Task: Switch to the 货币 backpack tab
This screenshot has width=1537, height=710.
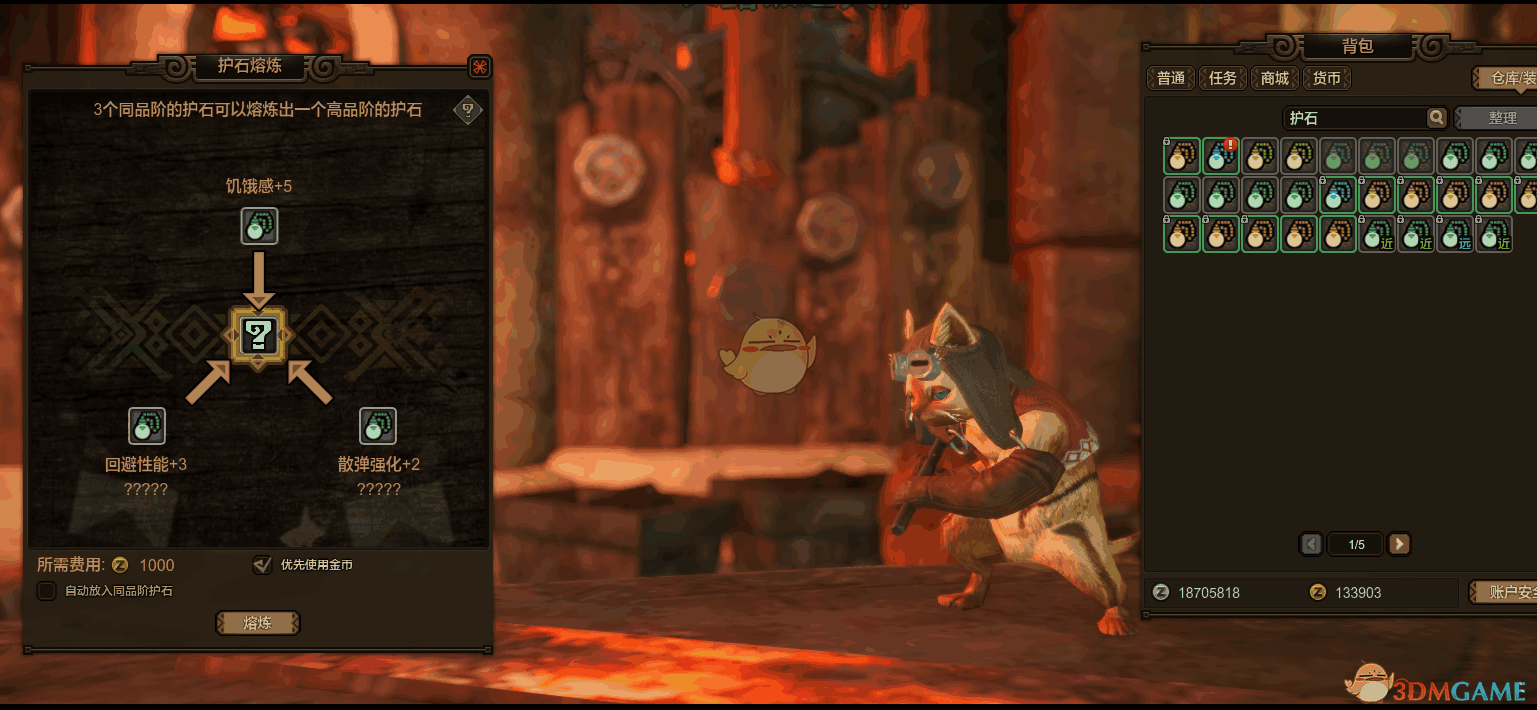Action: pyautogui.click(x=1327, y=78)
